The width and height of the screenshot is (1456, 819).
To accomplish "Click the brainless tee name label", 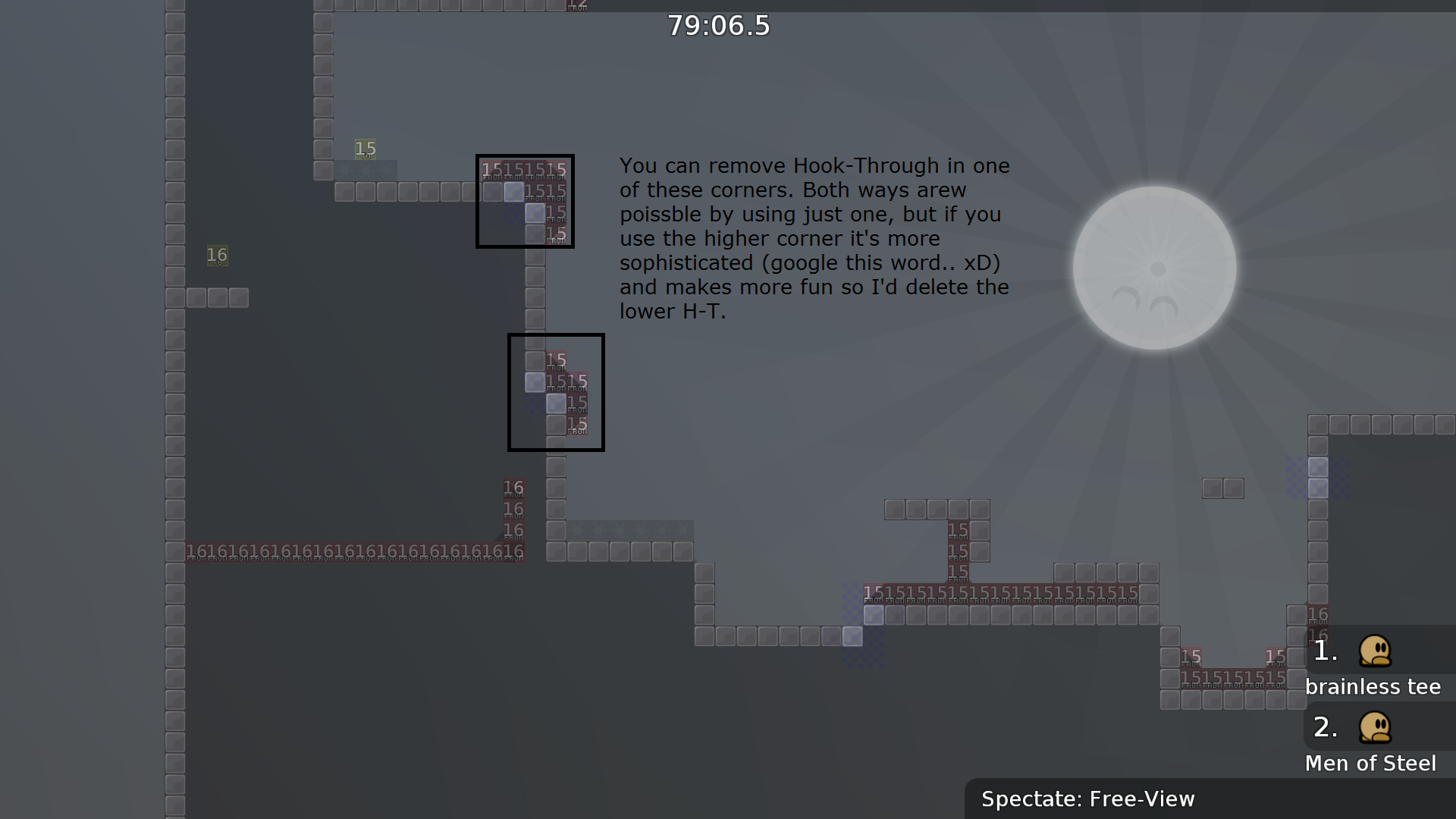I will 1373,687.
